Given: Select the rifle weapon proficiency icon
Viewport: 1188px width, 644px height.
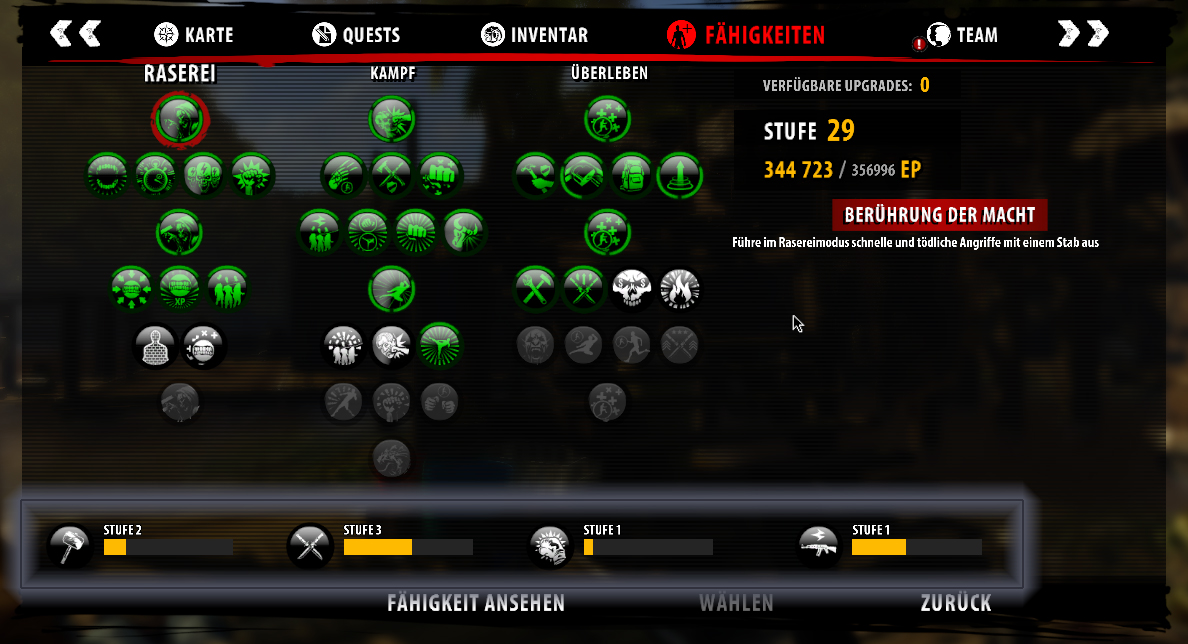Looking at the screenshot, I should pyautogui.click(x=819, y=546).
